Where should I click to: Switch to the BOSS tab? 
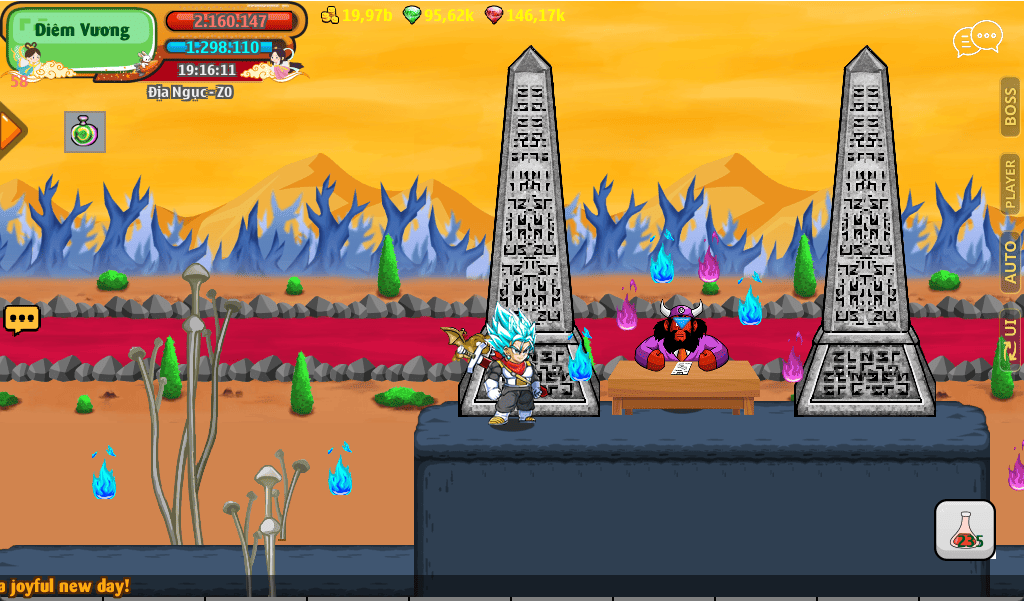[x=1010, y=106]
